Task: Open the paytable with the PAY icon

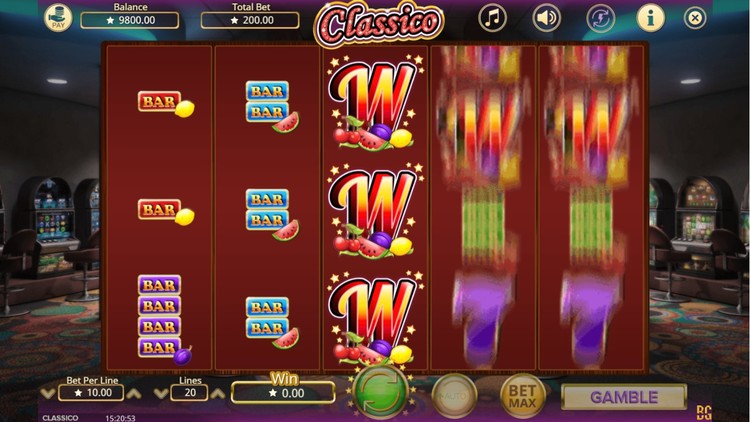Action: click(58, 19)
